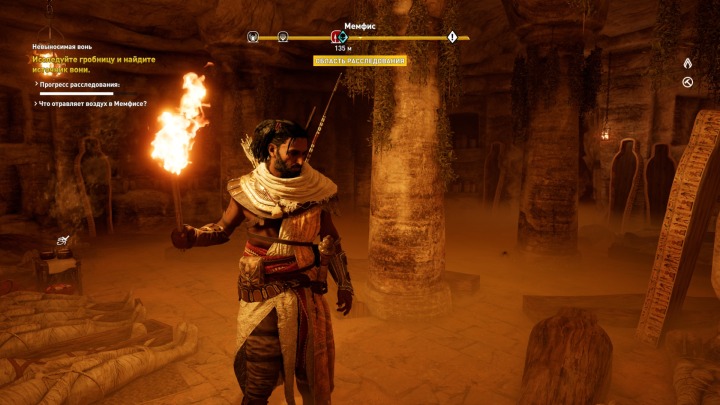Click the "Область расследования" yellow label
Screen dimensions: 720x405
tap(359, 61)
